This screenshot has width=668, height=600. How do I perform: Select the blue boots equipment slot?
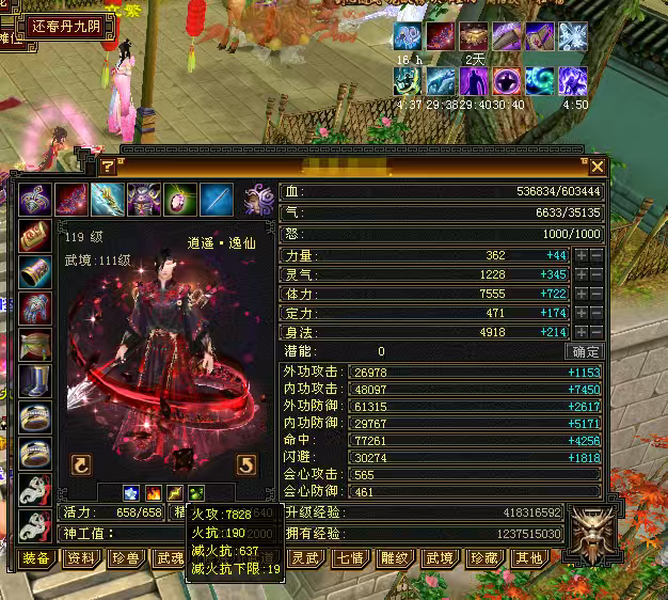(36, 381)
